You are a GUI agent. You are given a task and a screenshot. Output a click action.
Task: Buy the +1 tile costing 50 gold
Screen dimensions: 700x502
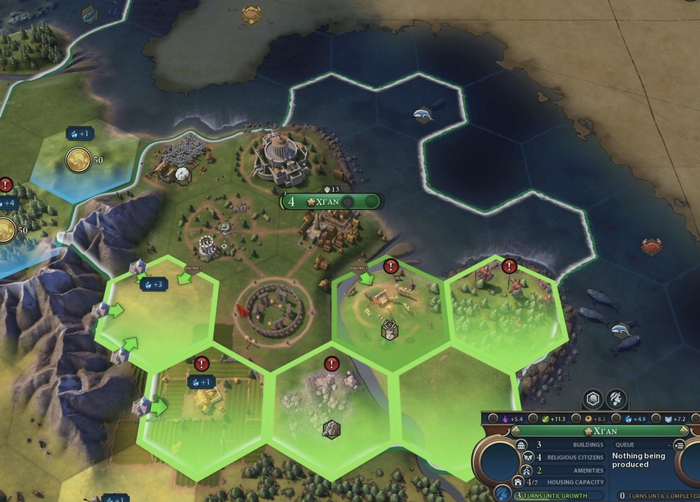click(x=80, y=160)
